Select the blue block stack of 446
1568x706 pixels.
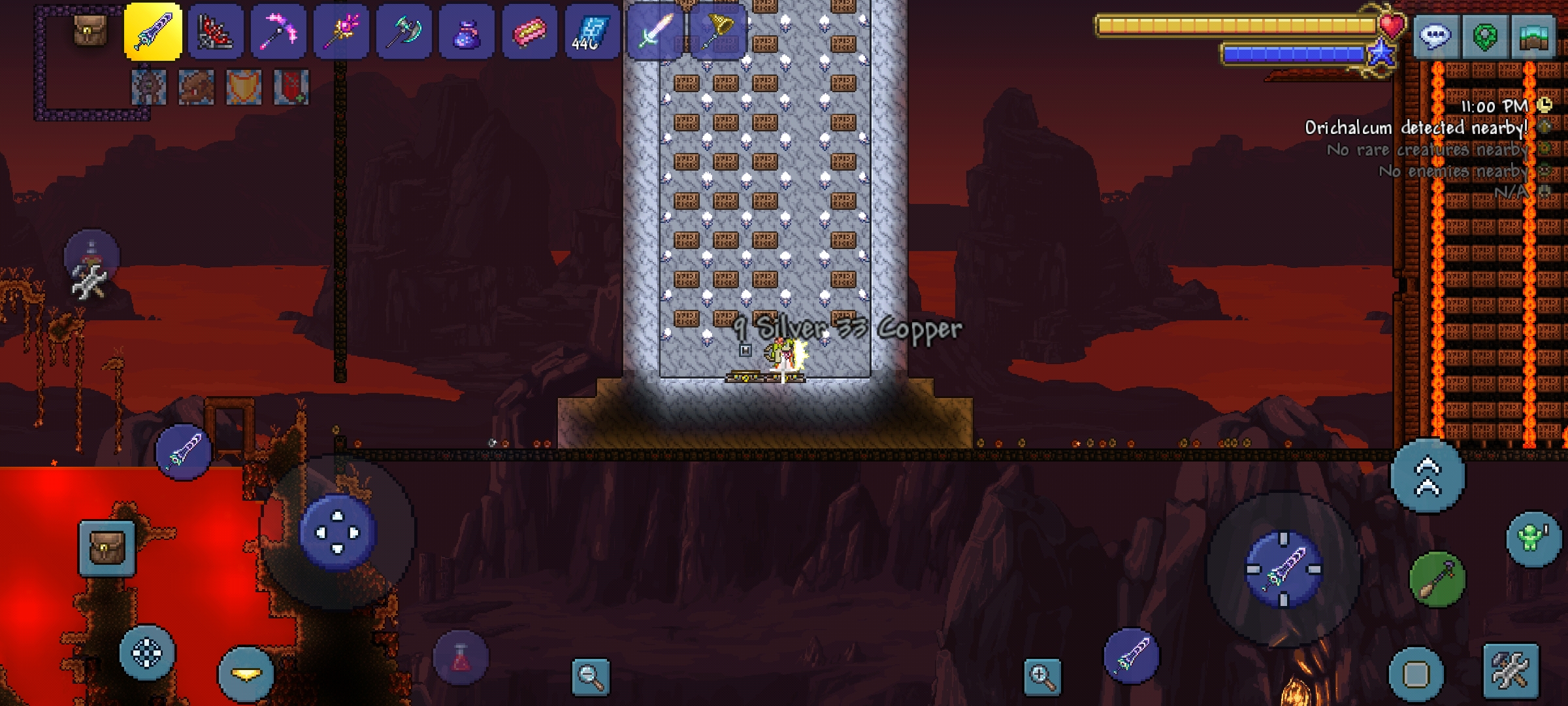click(592, 32)
